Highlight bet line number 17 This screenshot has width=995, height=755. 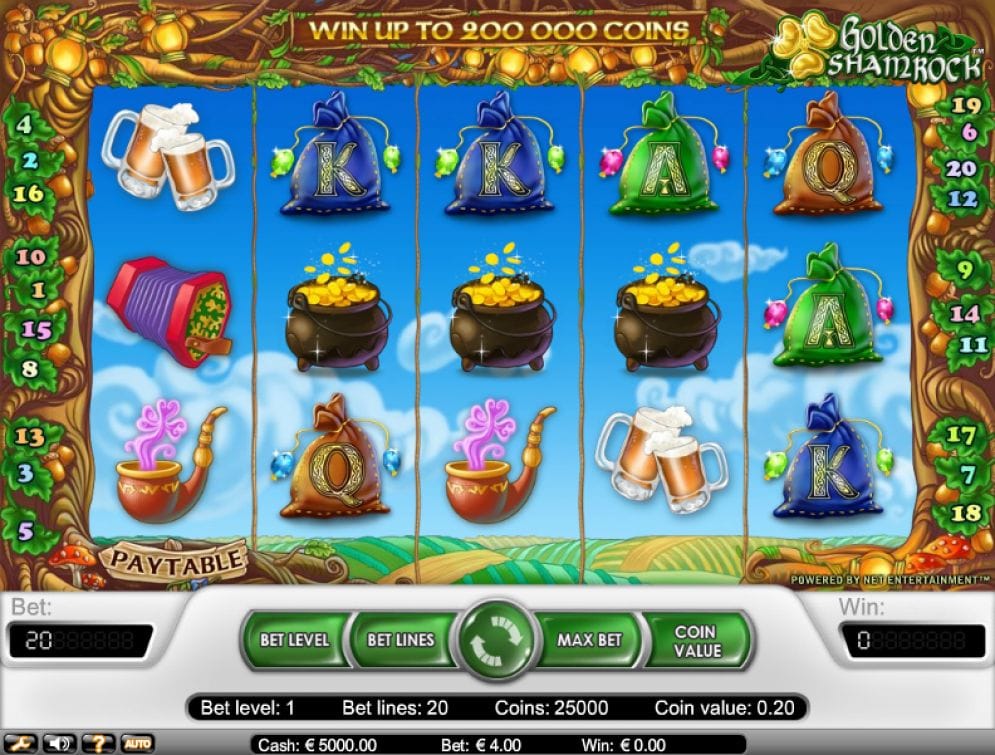pyautogui.click(x=960, y=435)
